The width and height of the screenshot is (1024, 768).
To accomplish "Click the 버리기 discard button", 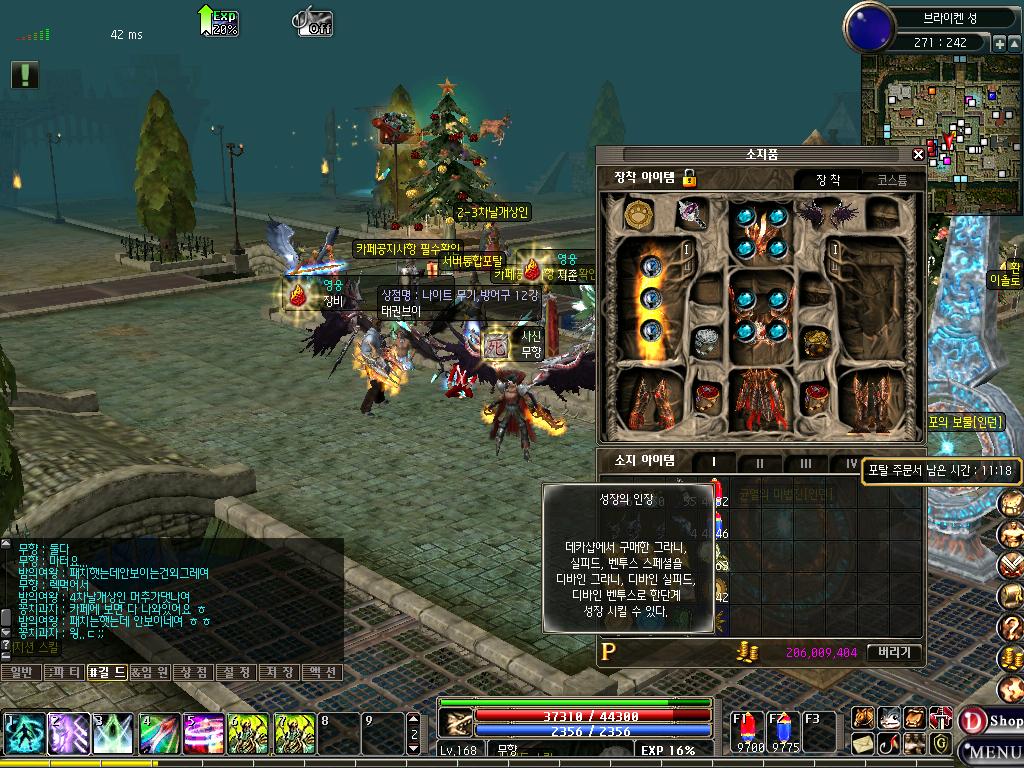I will pos(894,652).
